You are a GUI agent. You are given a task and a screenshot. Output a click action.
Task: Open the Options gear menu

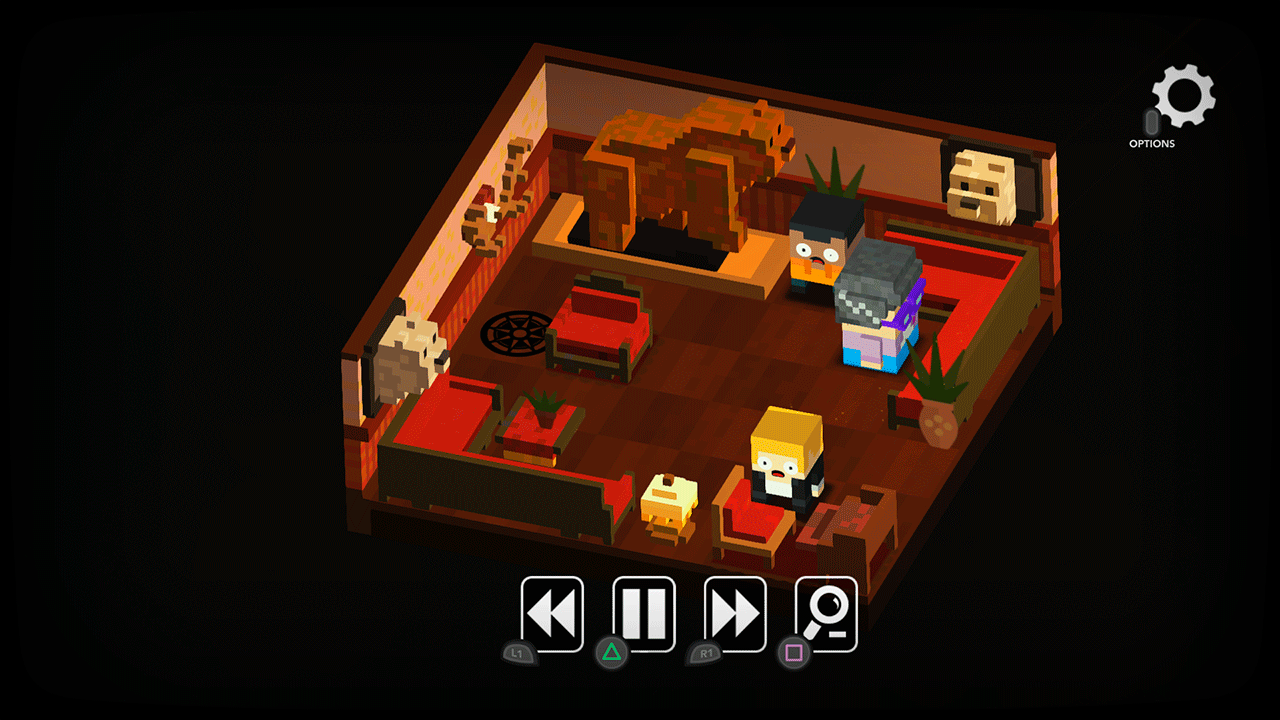(x=1185, y=97)
